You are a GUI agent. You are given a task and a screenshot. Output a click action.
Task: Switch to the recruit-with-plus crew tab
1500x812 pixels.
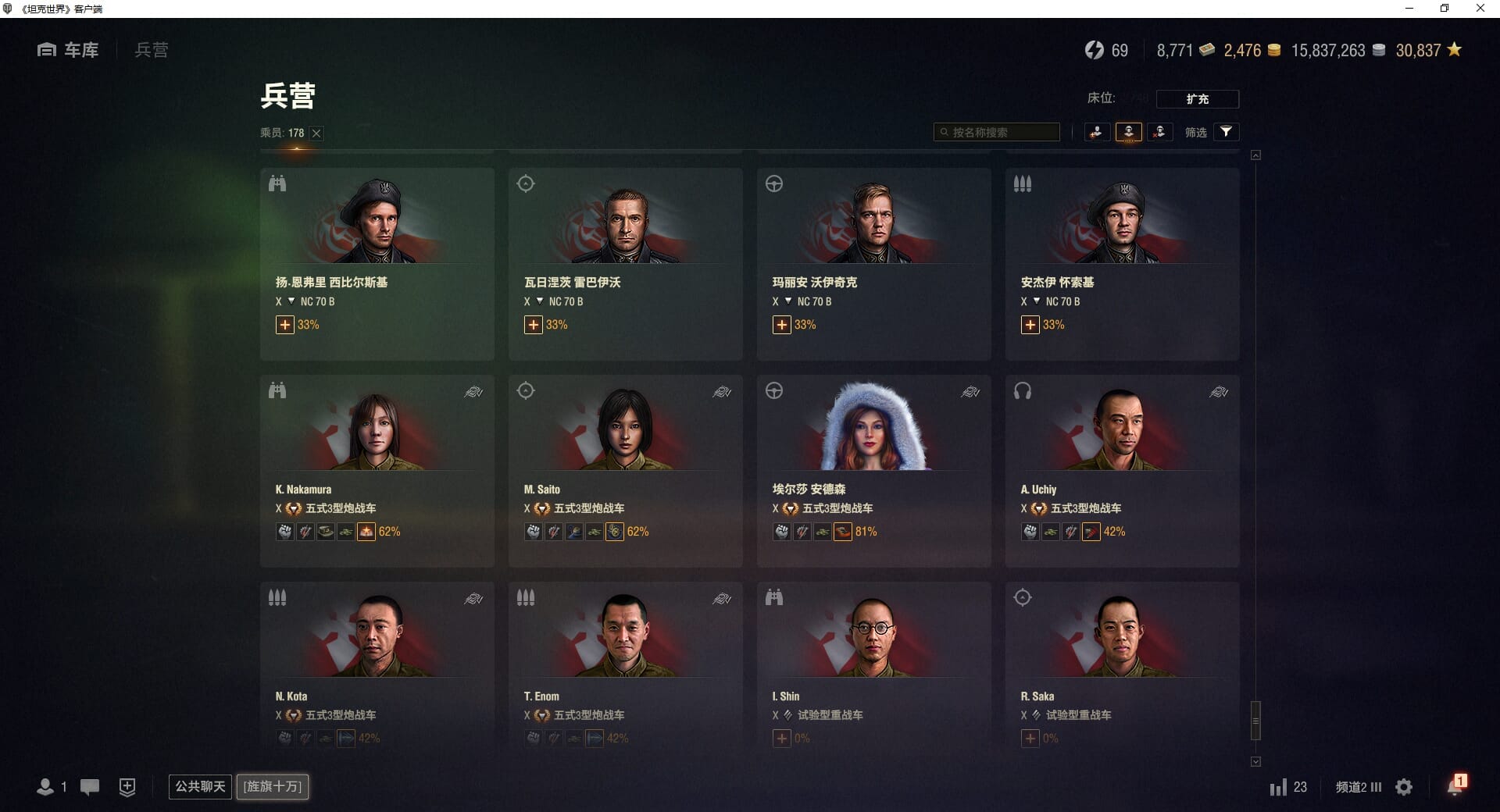(x=1097, y=132)
